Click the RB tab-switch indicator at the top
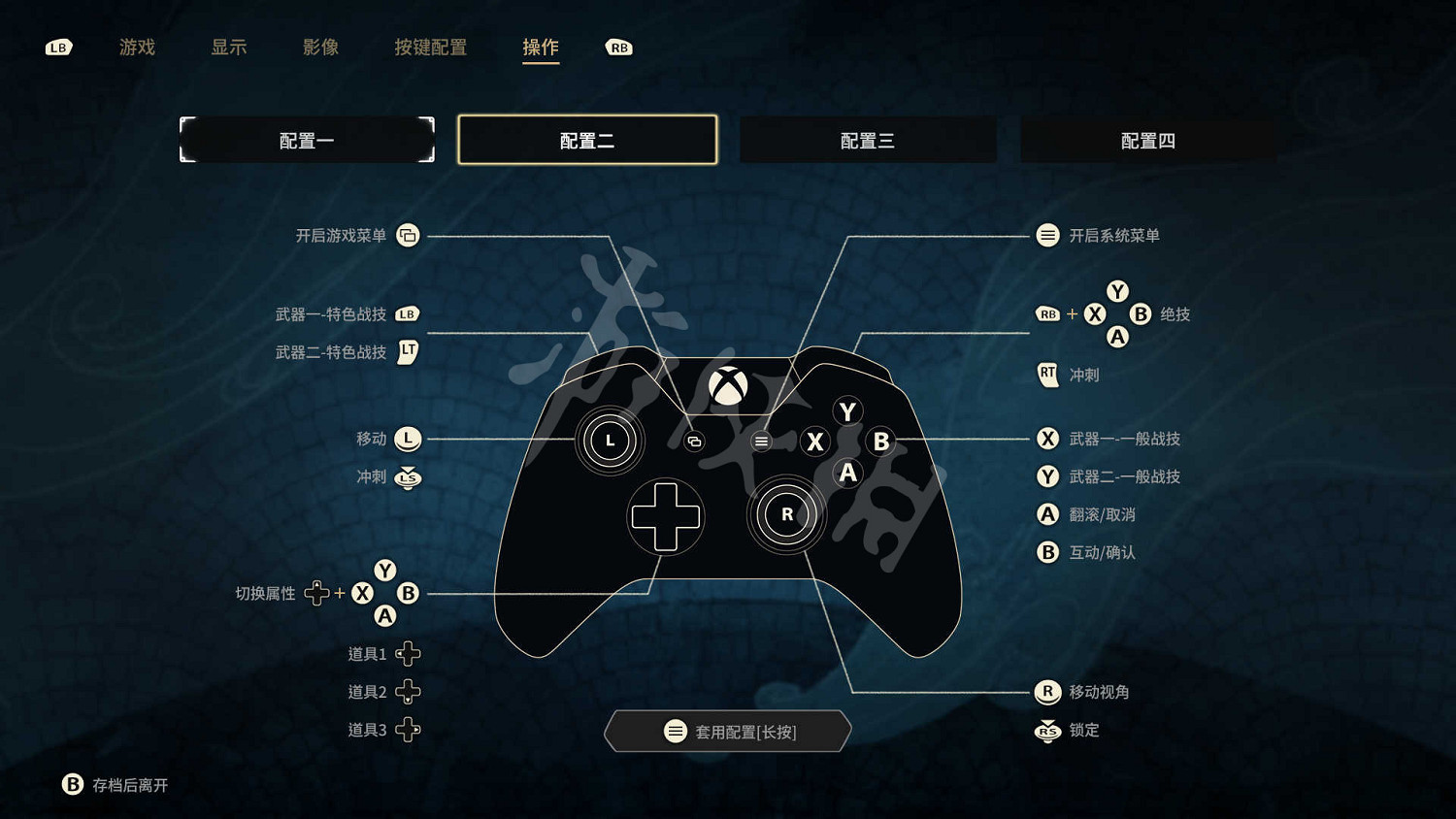Viewport: 1456px width, 819px height. [x=619, y=47]
